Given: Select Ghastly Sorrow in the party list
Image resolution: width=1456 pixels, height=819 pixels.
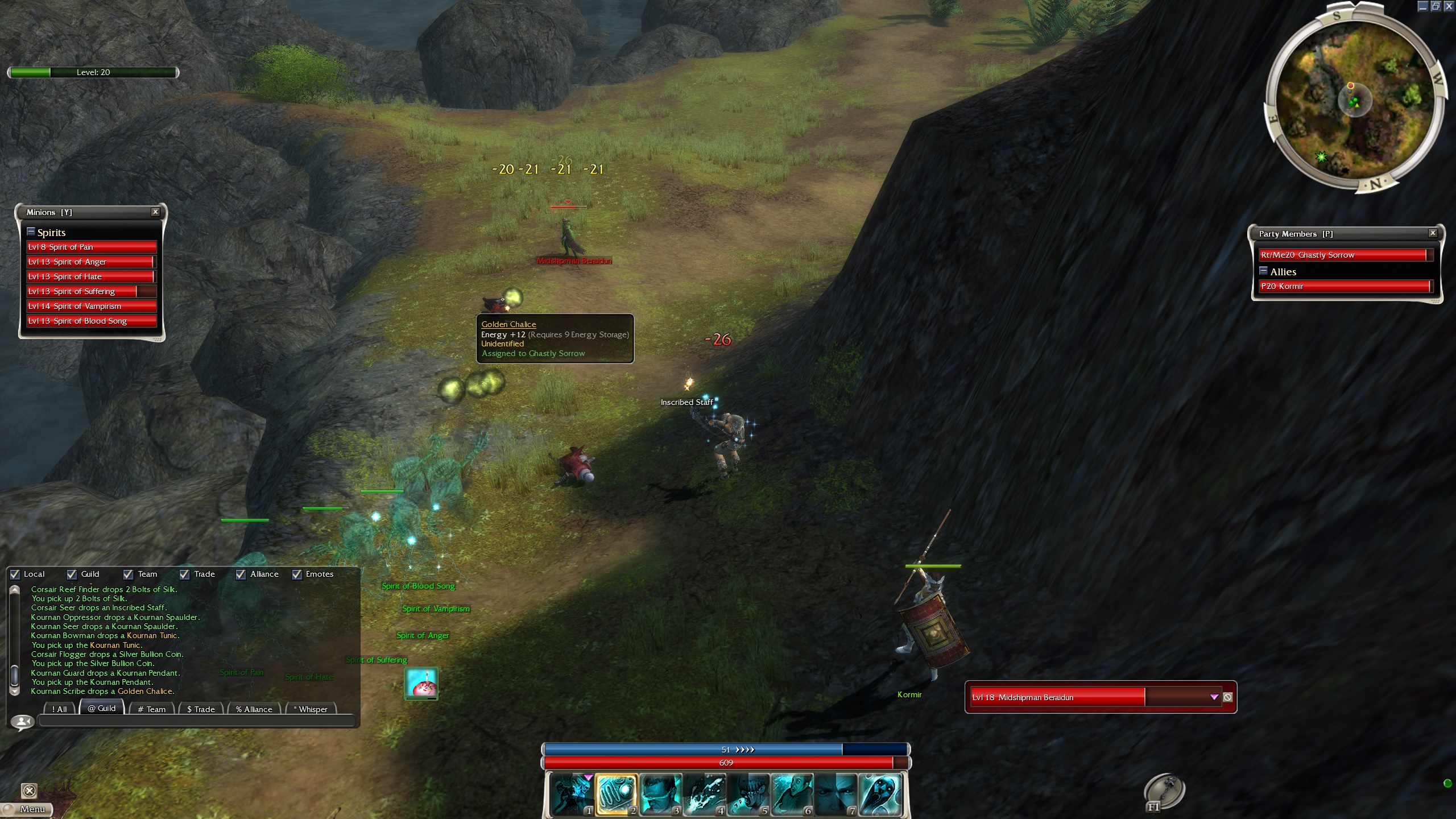Looking at the screenshot, I should pyautogui.click(x=1342, y=255).
